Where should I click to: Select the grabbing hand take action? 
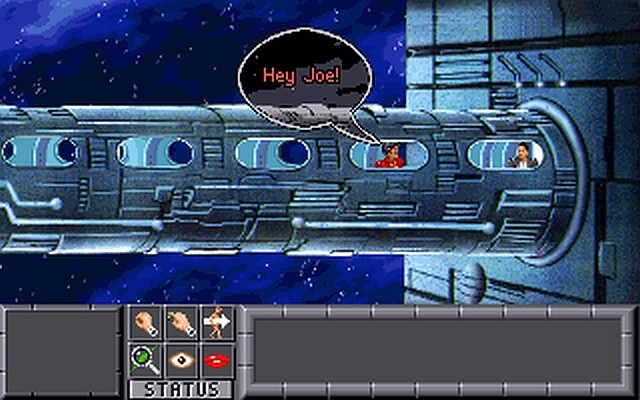146,324
